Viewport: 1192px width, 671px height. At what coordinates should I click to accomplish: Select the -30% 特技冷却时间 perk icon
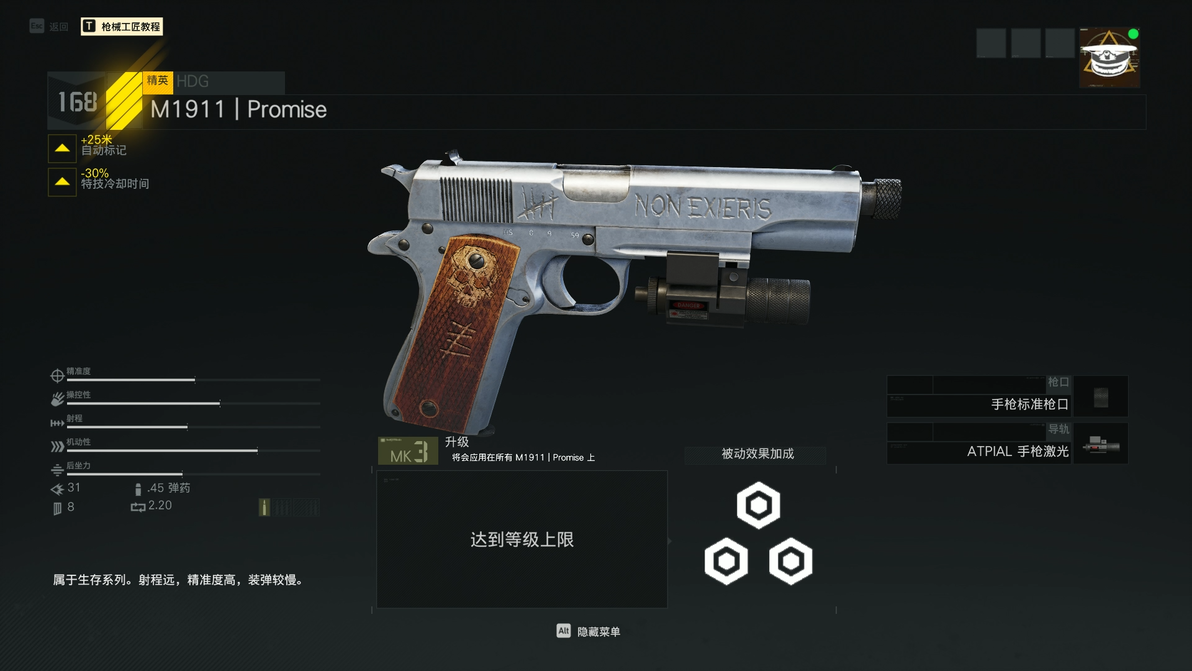[62, 182]
